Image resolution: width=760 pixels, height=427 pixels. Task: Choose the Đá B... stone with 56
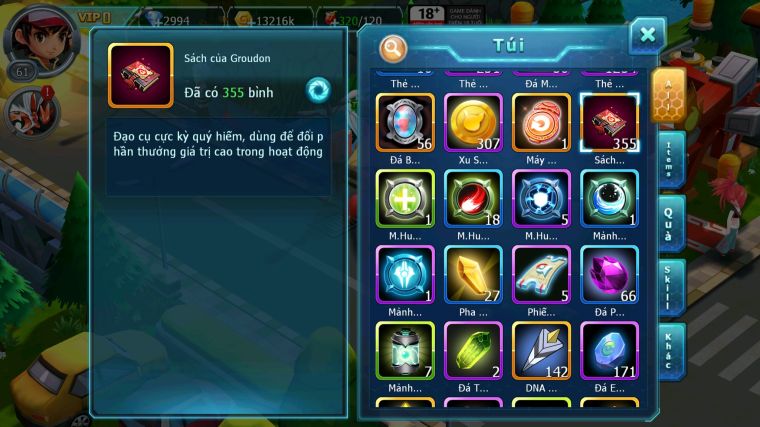405,121
